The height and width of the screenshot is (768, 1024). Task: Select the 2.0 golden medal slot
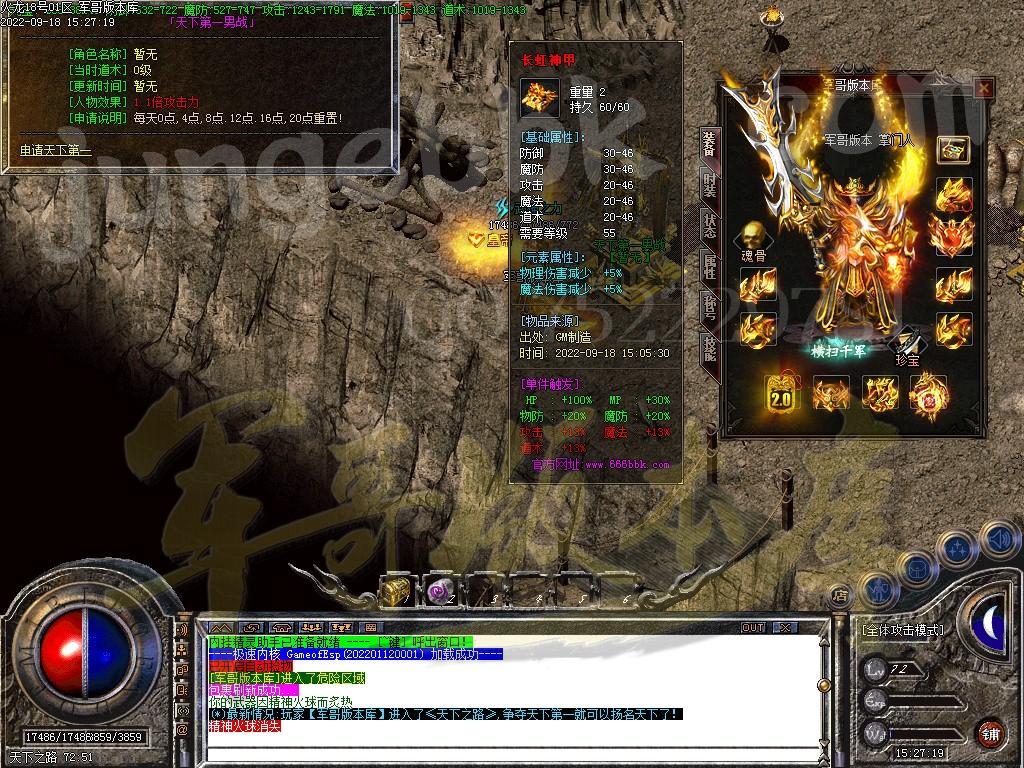780,394
